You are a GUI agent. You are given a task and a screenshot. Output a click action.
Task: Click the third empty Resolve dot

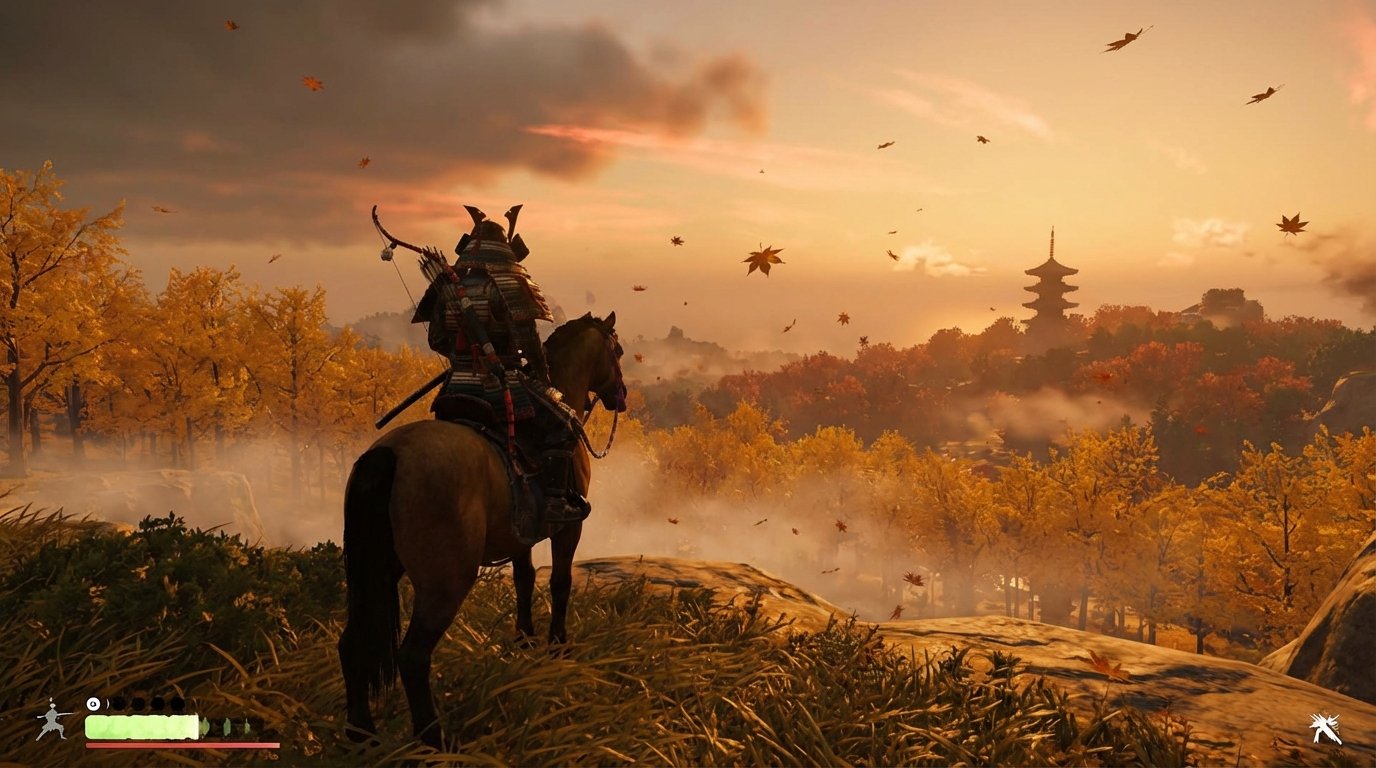coord(157,703)
